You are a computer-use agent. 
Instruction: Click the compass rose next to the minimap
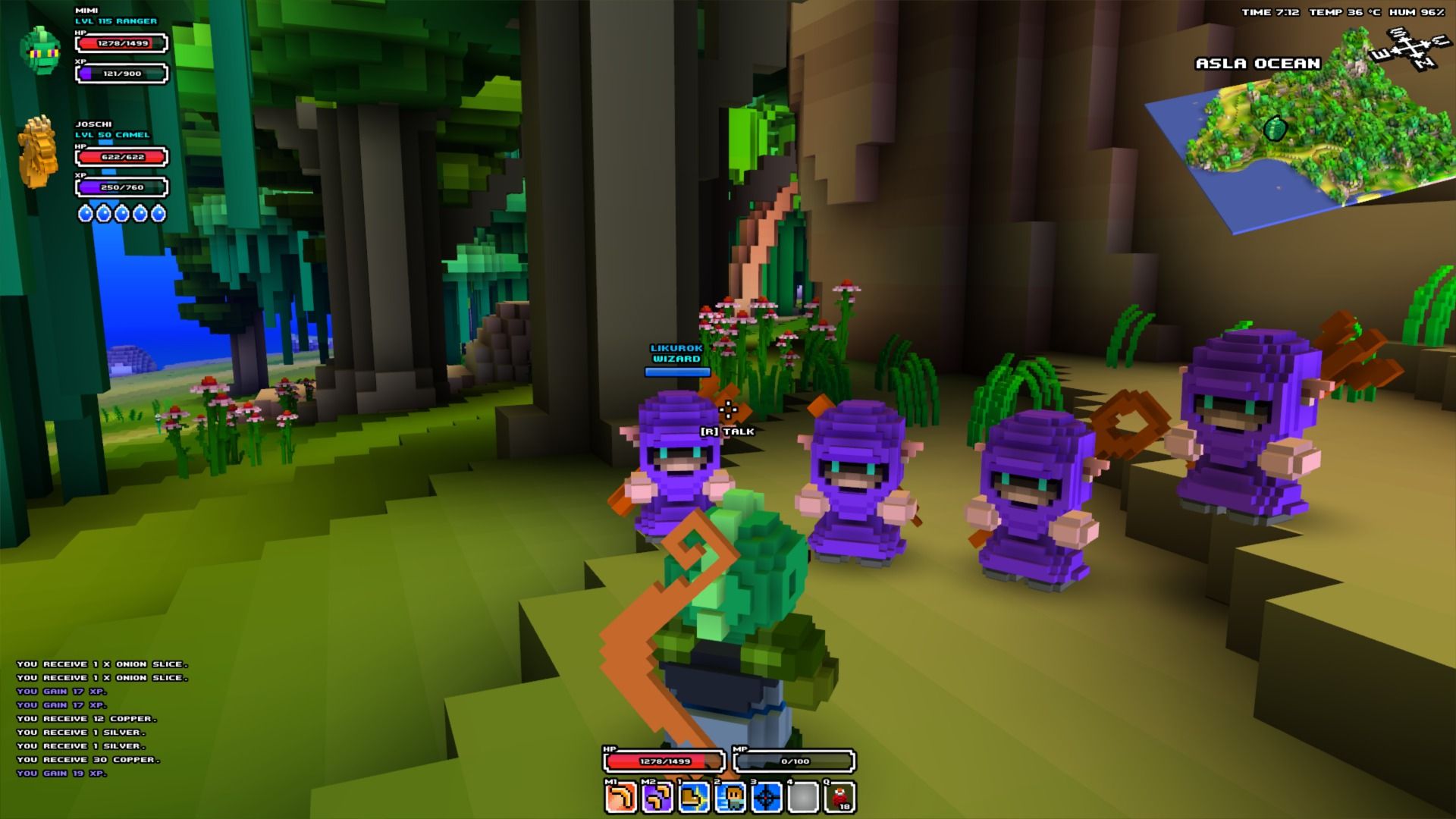point(1411,49)
